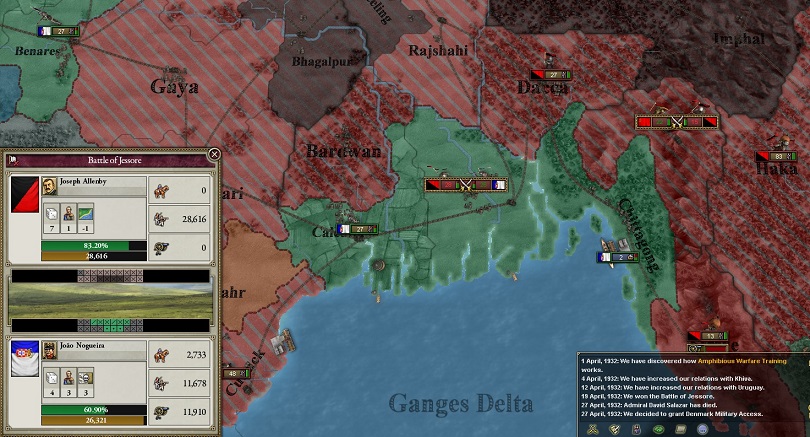
Task: Select the 27-strength army counter near Calcutta
Action: (360, 229)
